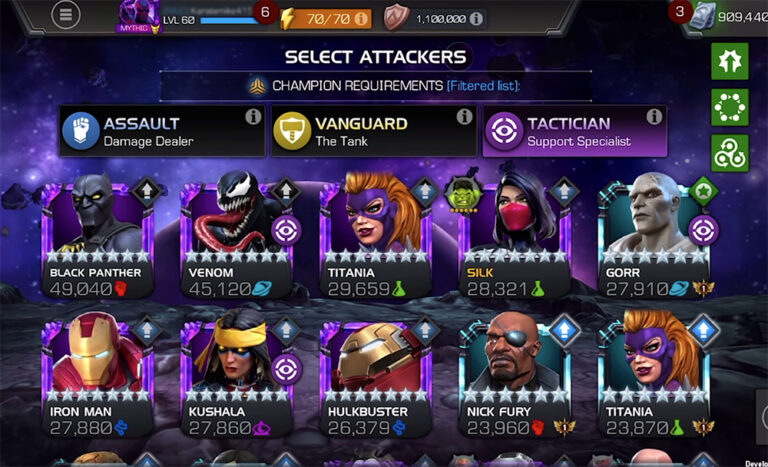Screen dimensions: 768x467
Task: Click the green burst icon button
Action: pos(729,61)
